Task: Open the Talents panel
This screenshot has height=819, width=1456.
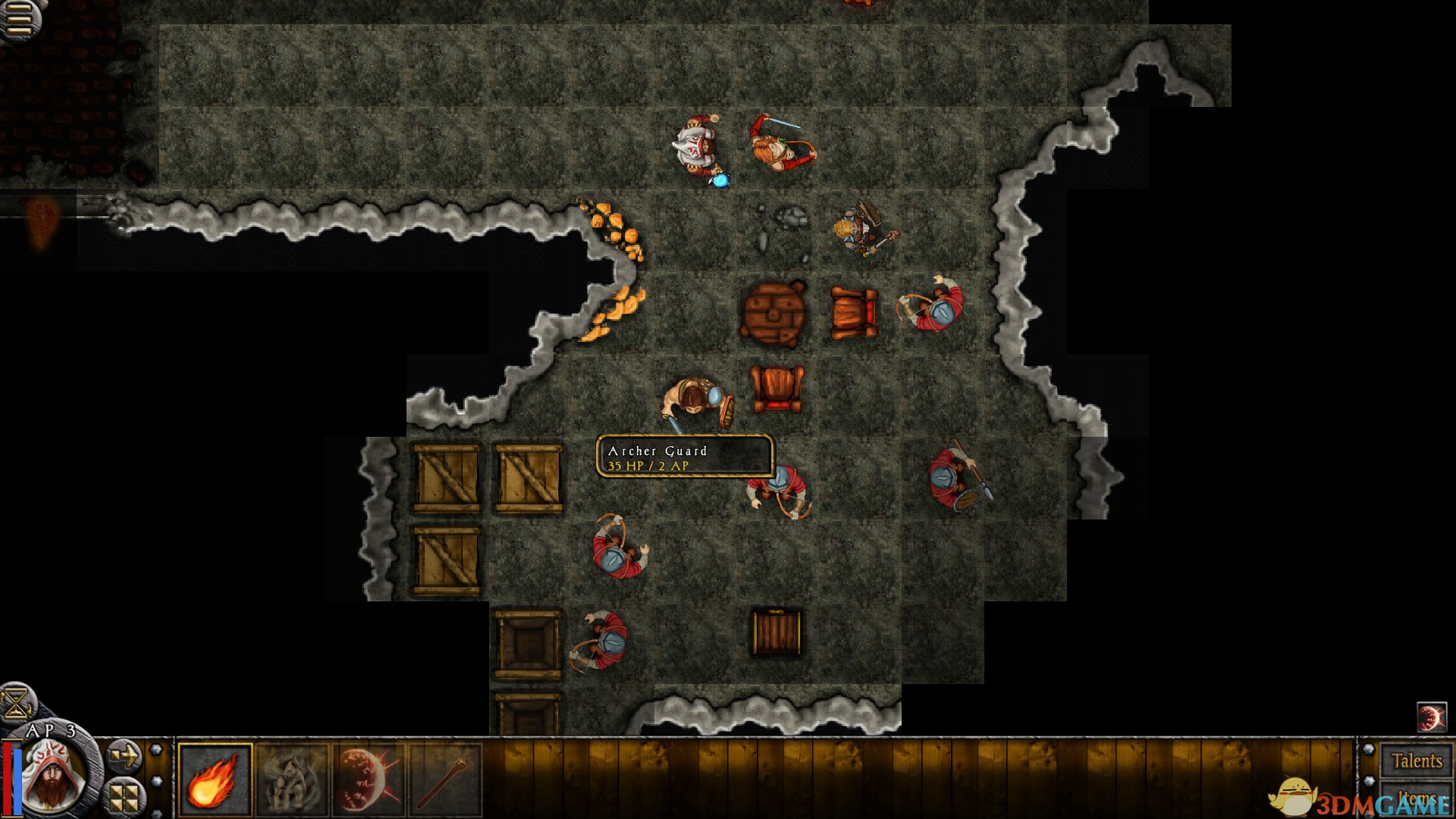Action: click(1416, 761)
